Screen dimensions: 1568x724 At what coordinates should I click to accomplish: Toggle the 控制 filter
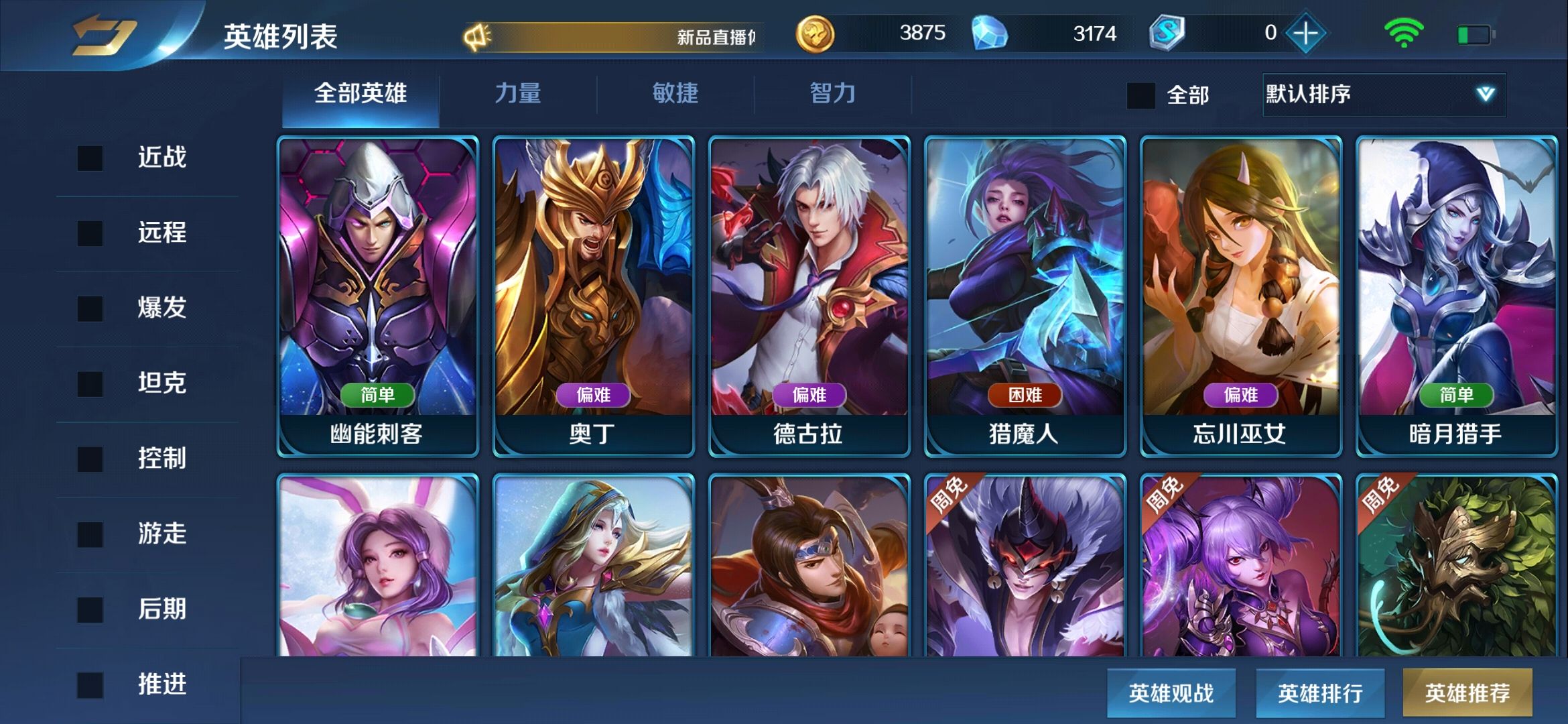(90, 459)
